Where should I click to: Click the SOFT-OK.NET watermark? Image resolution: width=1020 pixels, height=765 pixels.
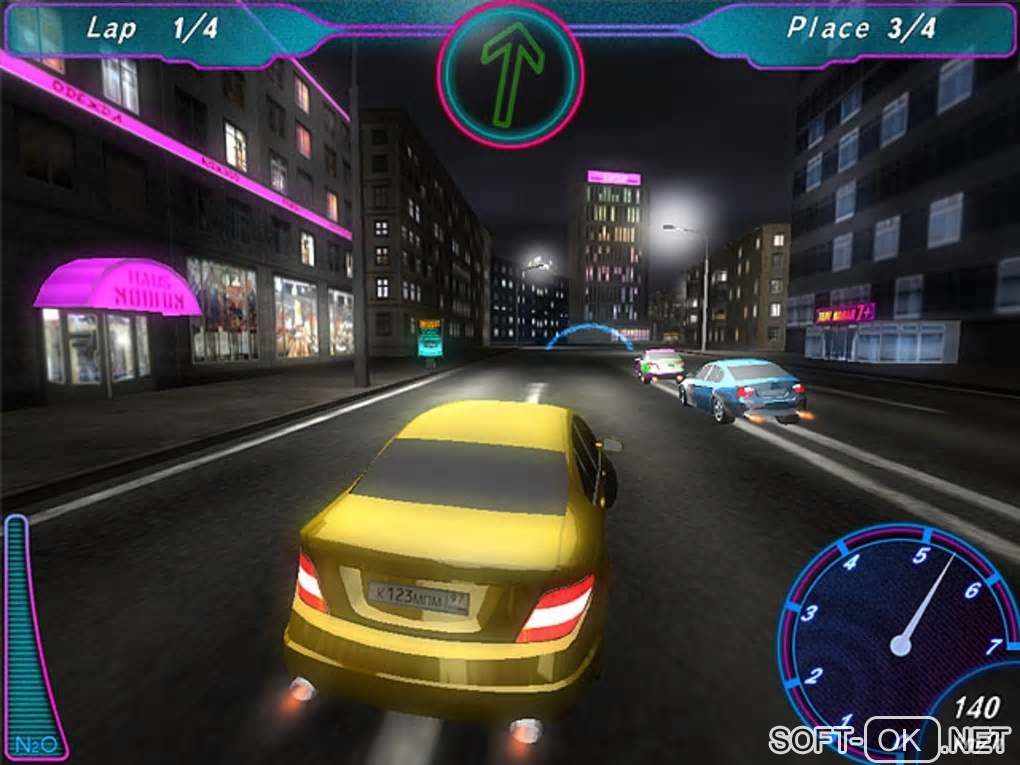889,740
